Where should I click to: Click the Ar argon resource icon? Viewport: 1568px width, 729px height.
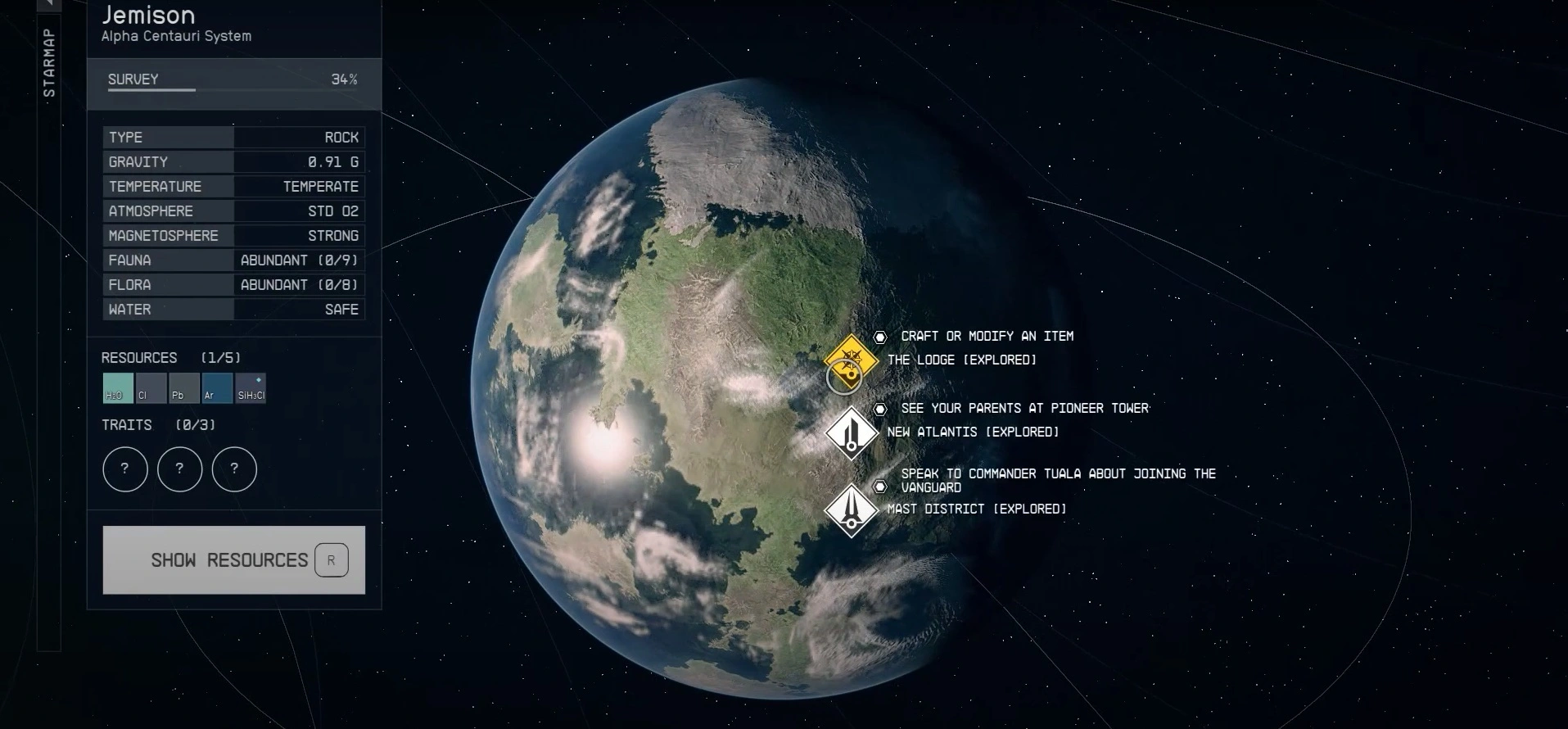(216, 388)
